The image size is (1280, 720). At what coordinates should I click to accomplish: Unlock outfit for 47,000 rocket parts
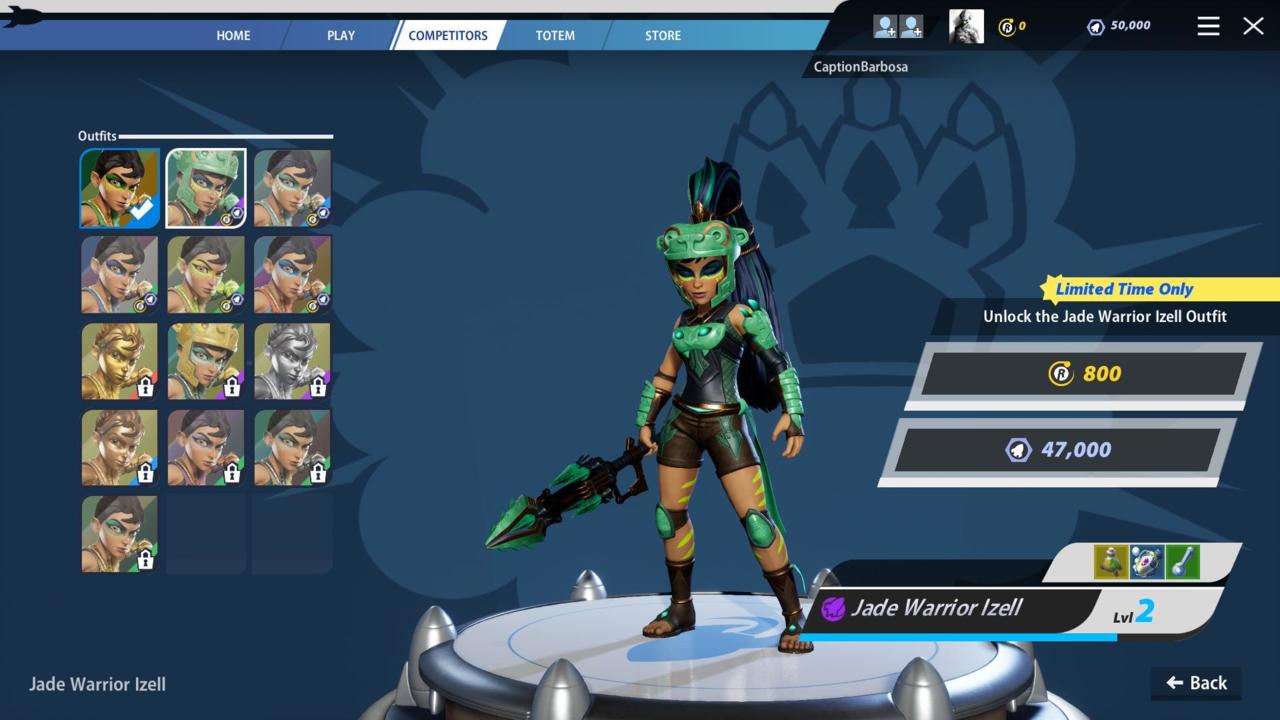[1058, 450]
